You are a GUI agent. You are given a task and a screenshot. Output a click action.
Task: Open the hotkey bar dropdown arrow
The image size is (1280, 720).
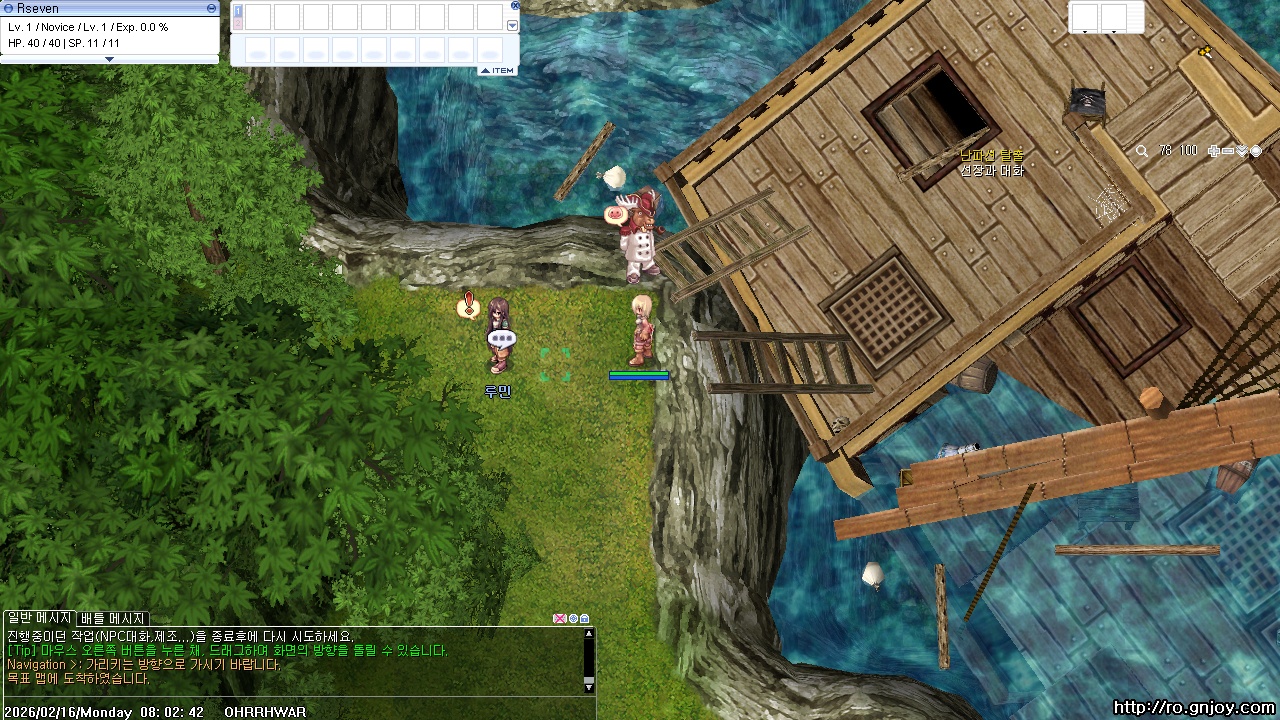pos(513,26)
